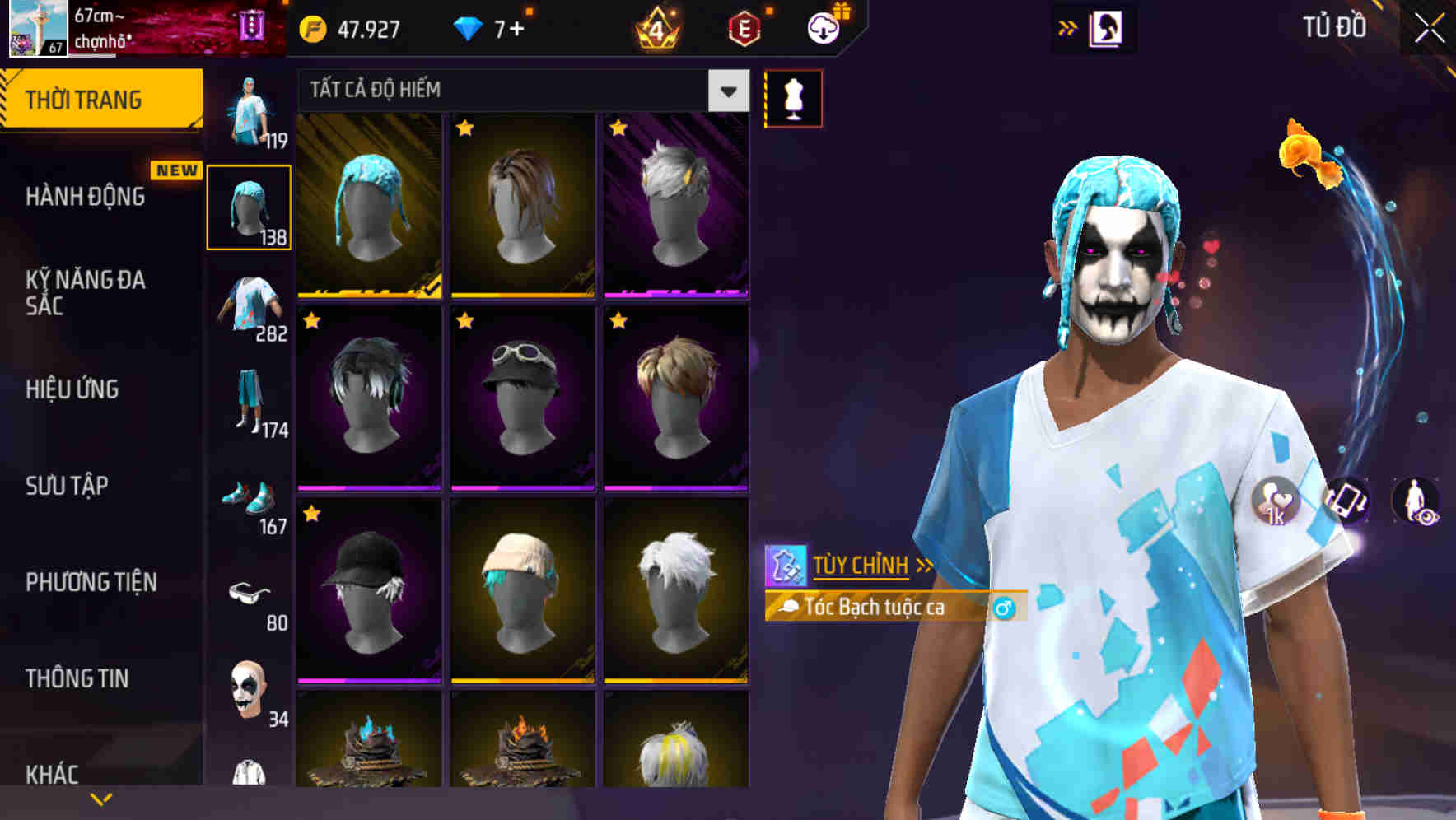Open the glasses category icon labeled 80
The width and height of the screenshot is (1456, 820).
(248, 593)
